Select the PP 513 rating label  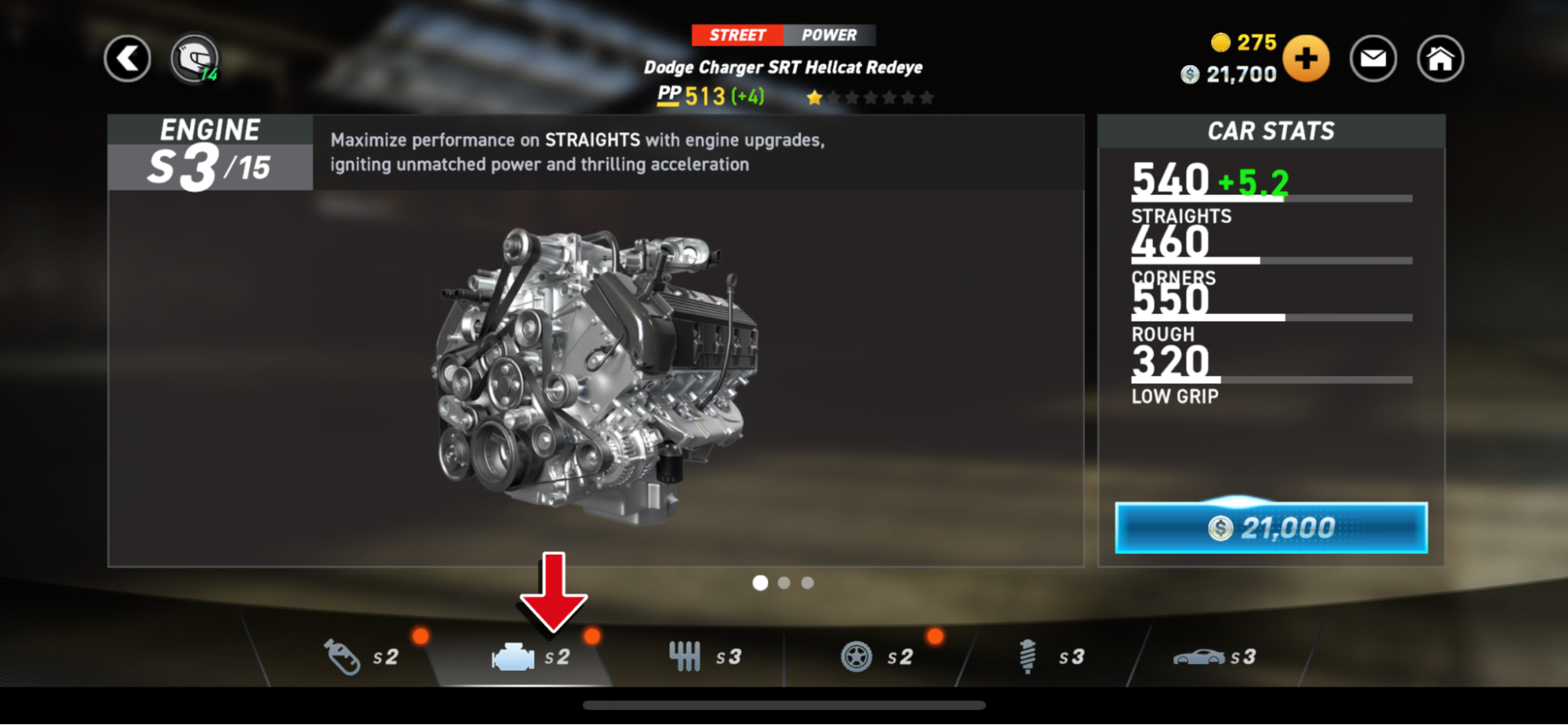[693, 95]
